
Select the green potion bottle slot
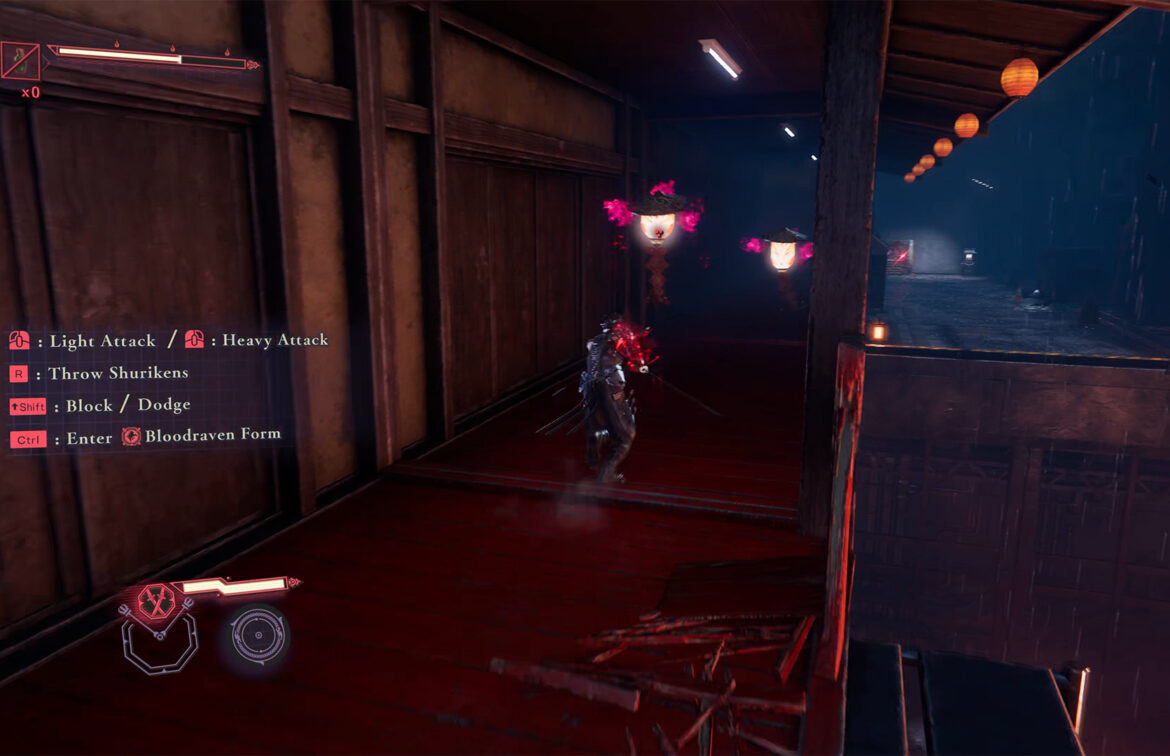click(x=21, y=62)
